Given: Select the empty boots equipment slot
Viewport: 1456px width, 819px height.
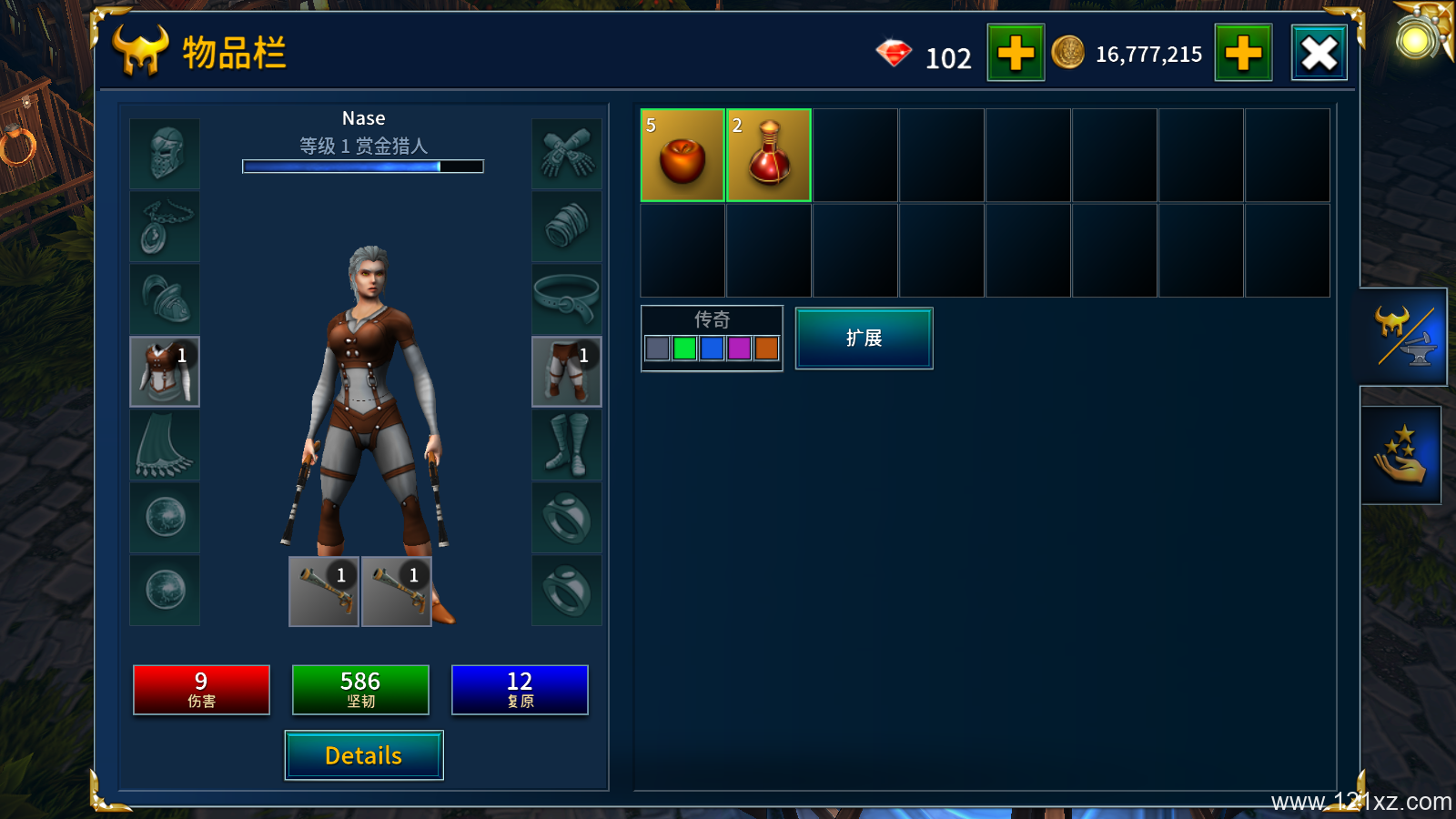Looking at the screenshot, I should point(566,445).
